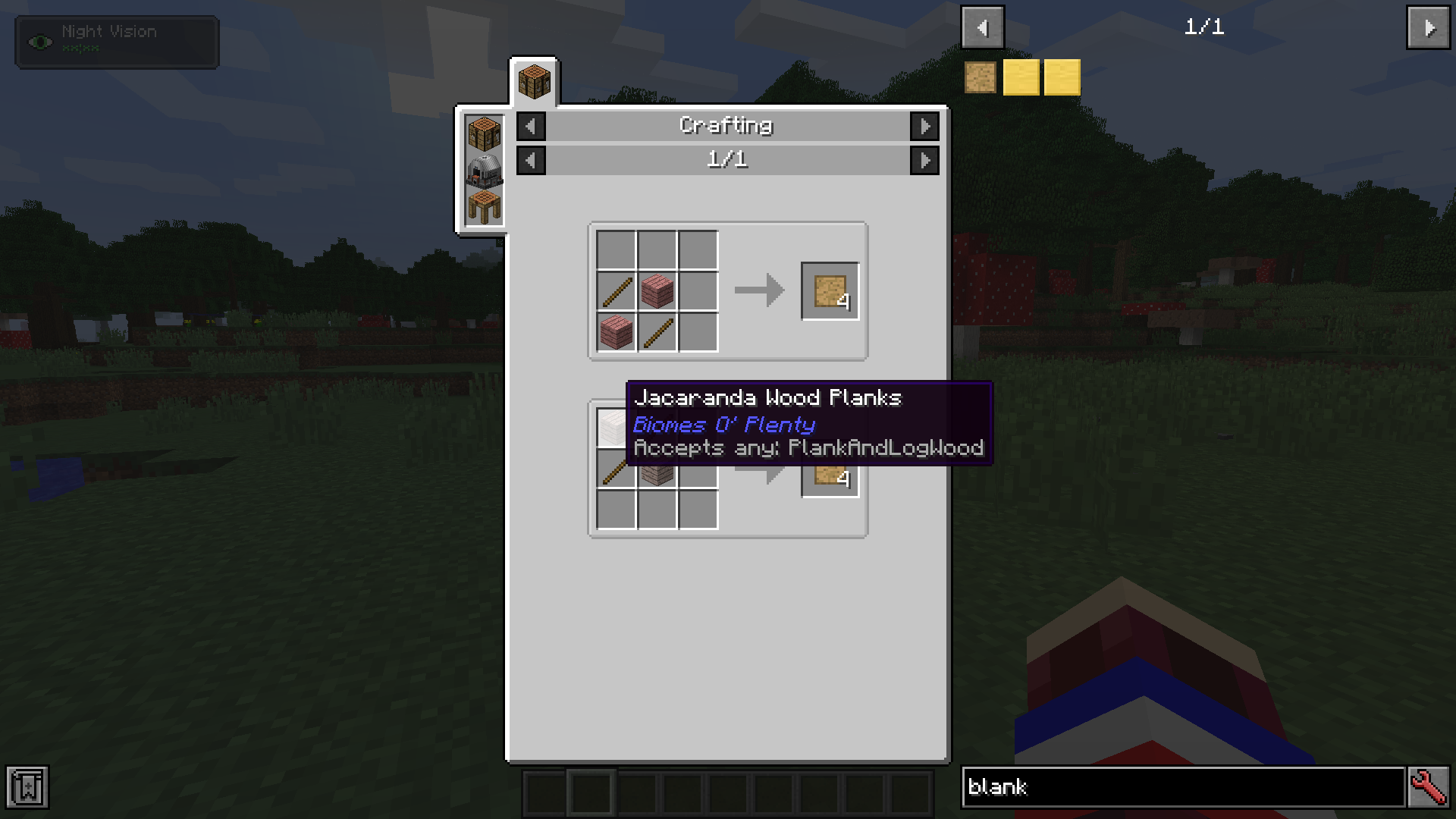Advance recipe page with right page arrow
This screenshot has height=819, width=1456.
click(924, 160)
